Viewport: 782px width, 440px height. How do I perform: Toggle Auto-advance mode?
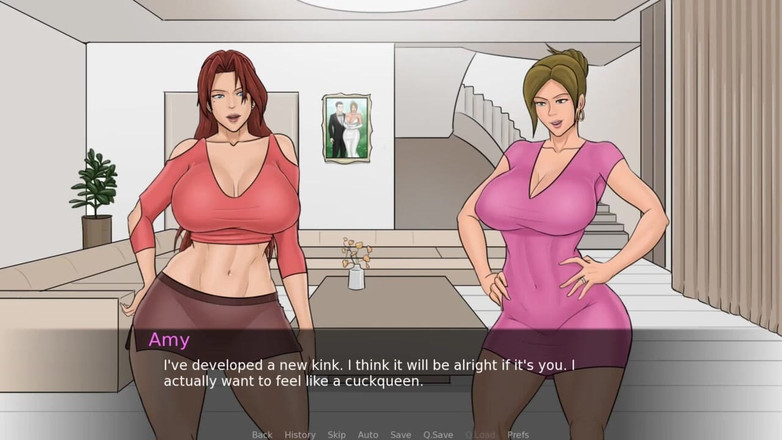click(x=368, y=434)
